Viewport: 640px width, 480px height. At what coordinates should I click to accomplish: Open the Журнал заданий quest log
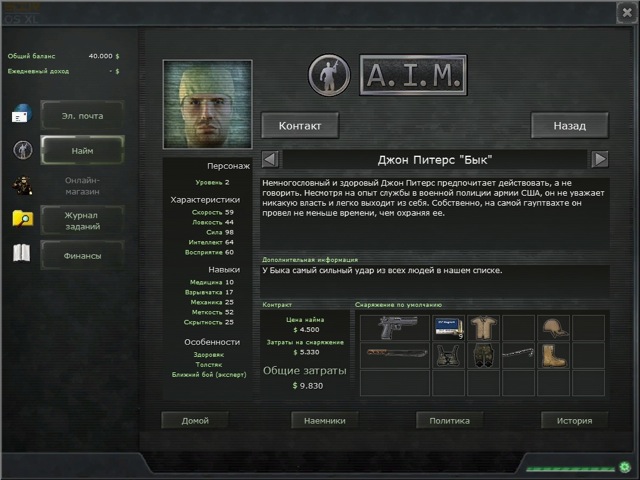82,219
